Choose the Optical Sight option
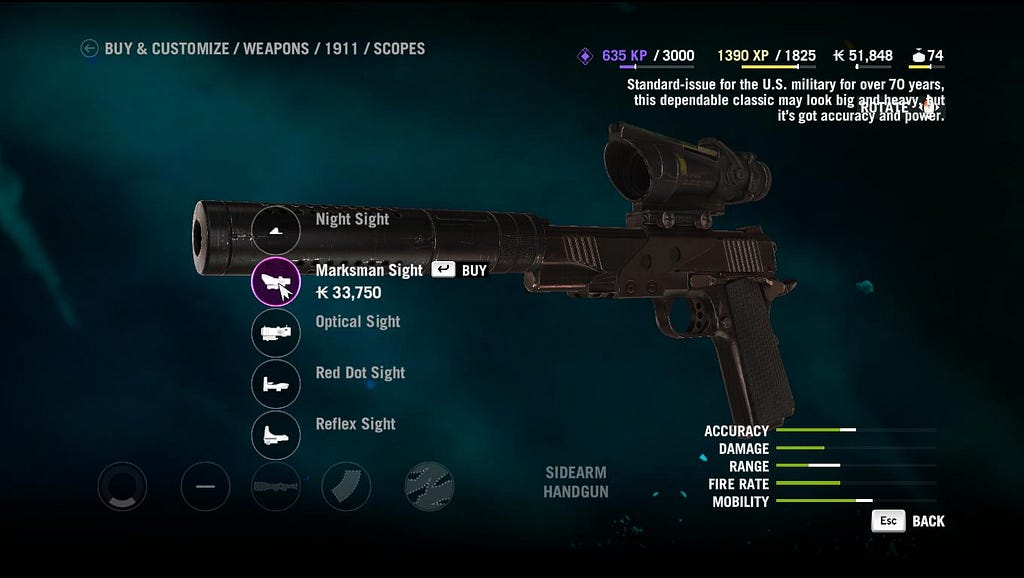 click(276, 333)
